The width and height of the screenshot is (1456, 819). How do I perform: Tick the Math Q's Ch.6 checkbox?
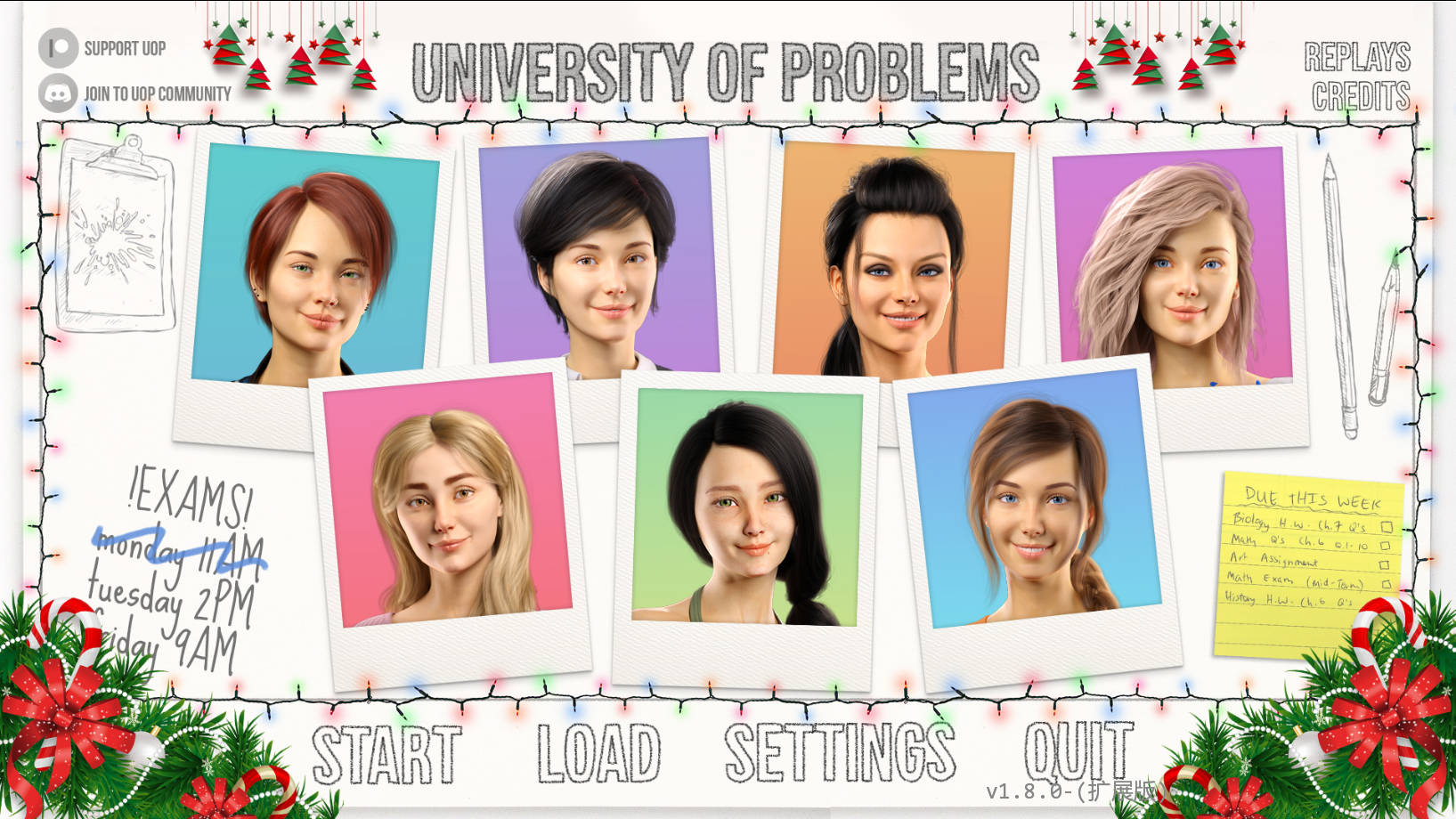pos(1386,546)
